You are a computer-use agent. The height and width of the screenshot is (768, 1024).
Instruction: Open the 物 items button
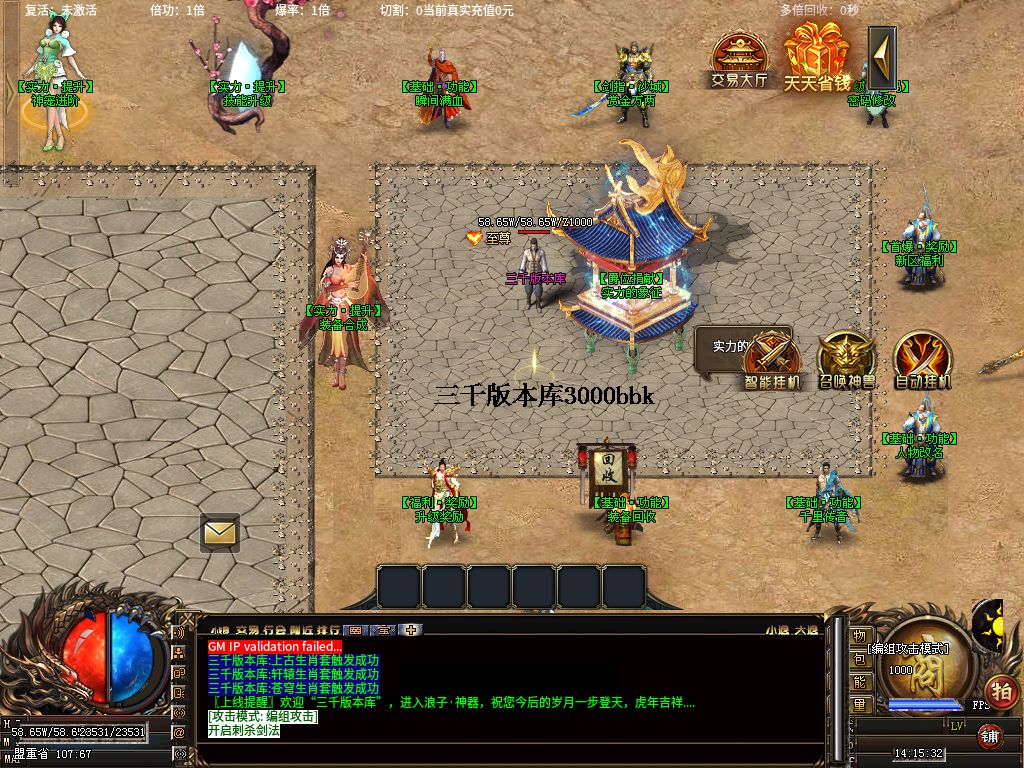(859, 636)
